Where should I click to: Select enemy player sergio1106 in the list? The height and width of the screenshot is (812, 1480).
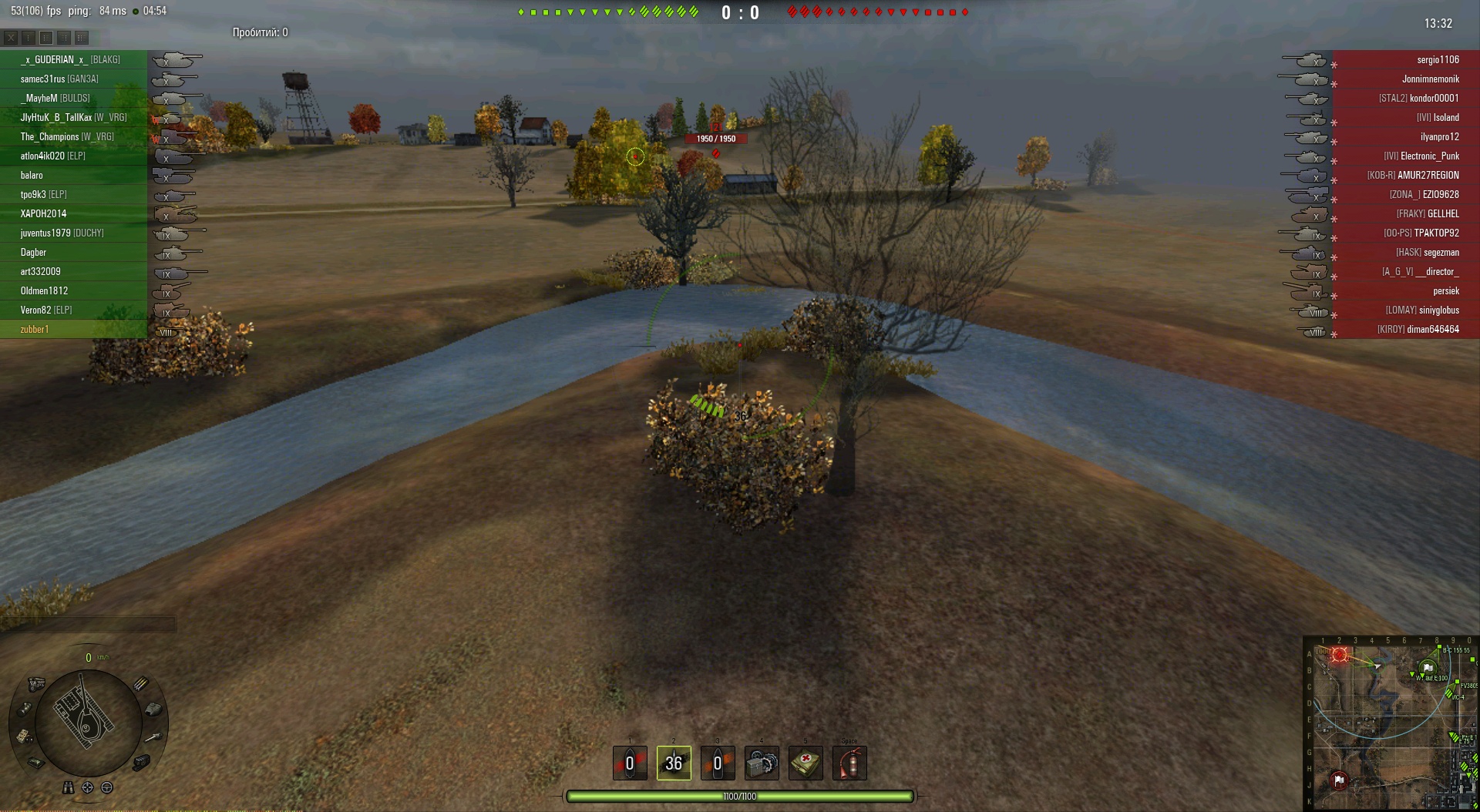click(1437, 60)
